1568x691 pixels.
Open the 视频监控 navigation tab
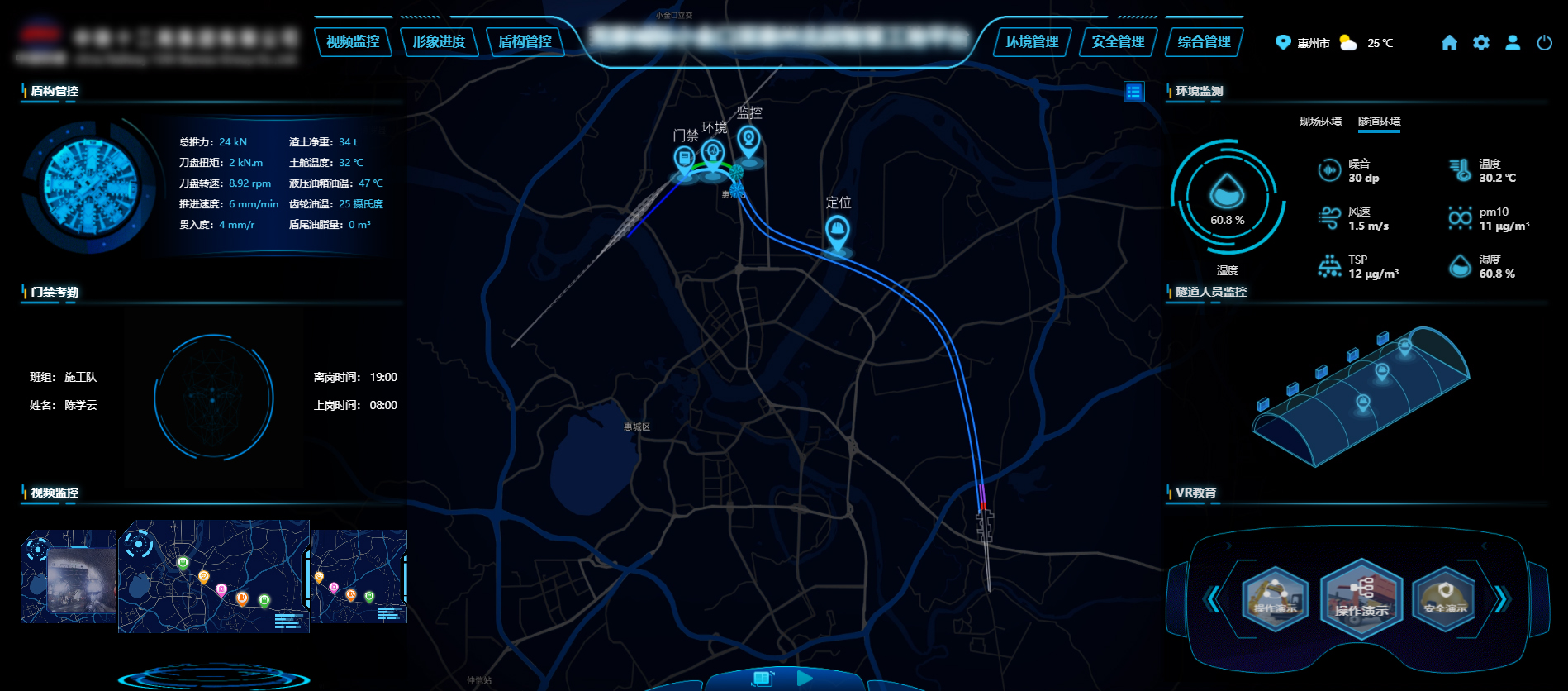tap(353, 41)
